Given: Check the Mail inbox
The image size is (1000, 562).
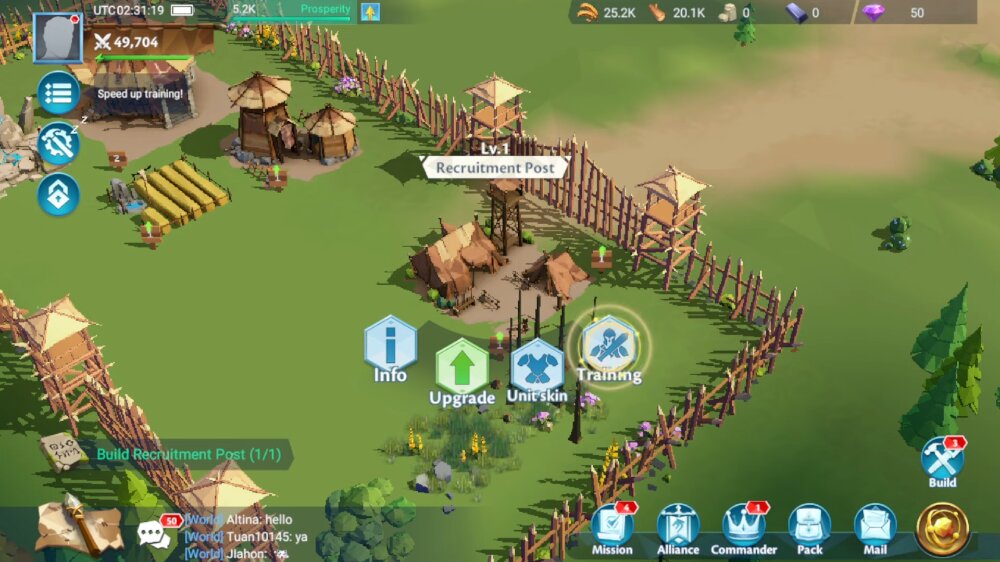Looking at the screenshot, I should (875, 526).
